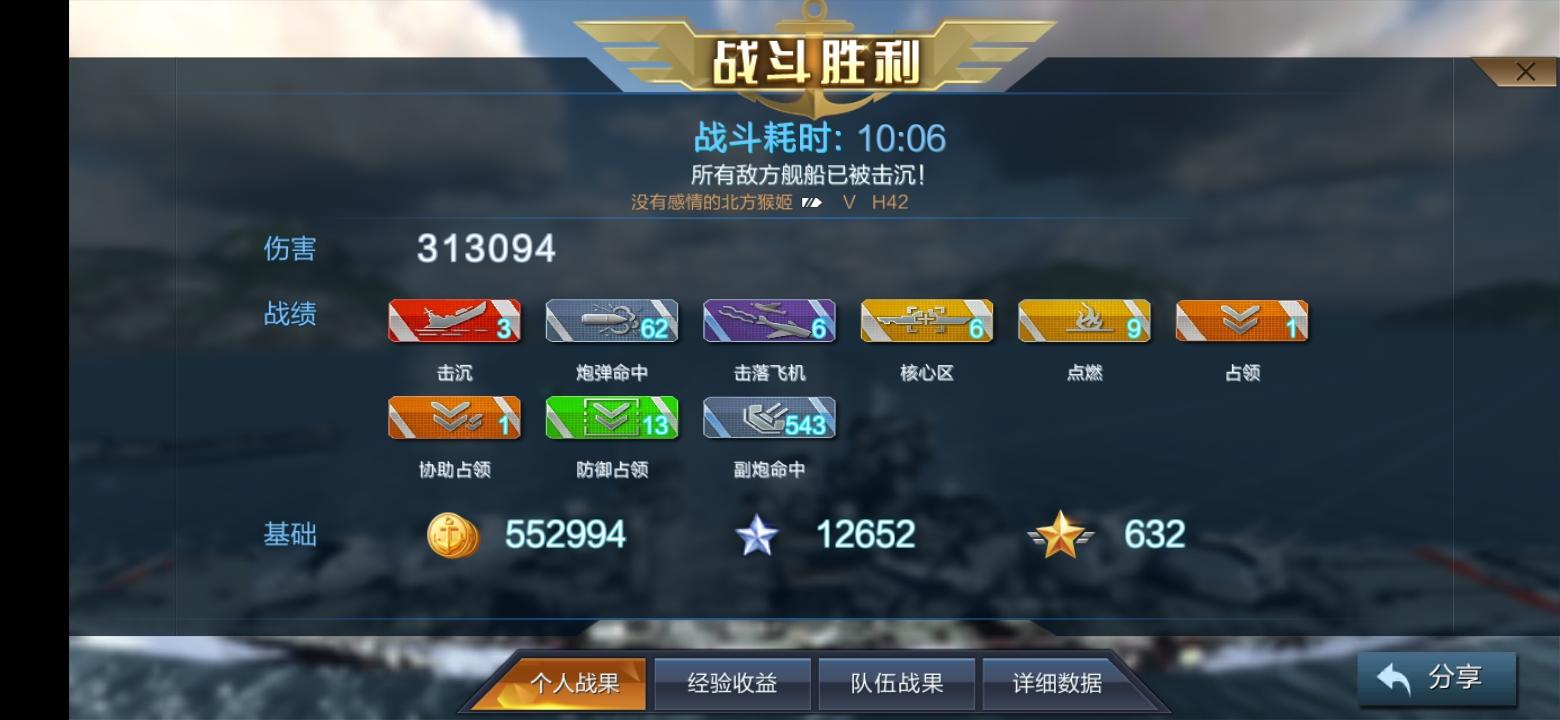Click the 防御占领 defense capture icon
The height and width of the screenshot is (720, 1560).
[x=611, y=417]
